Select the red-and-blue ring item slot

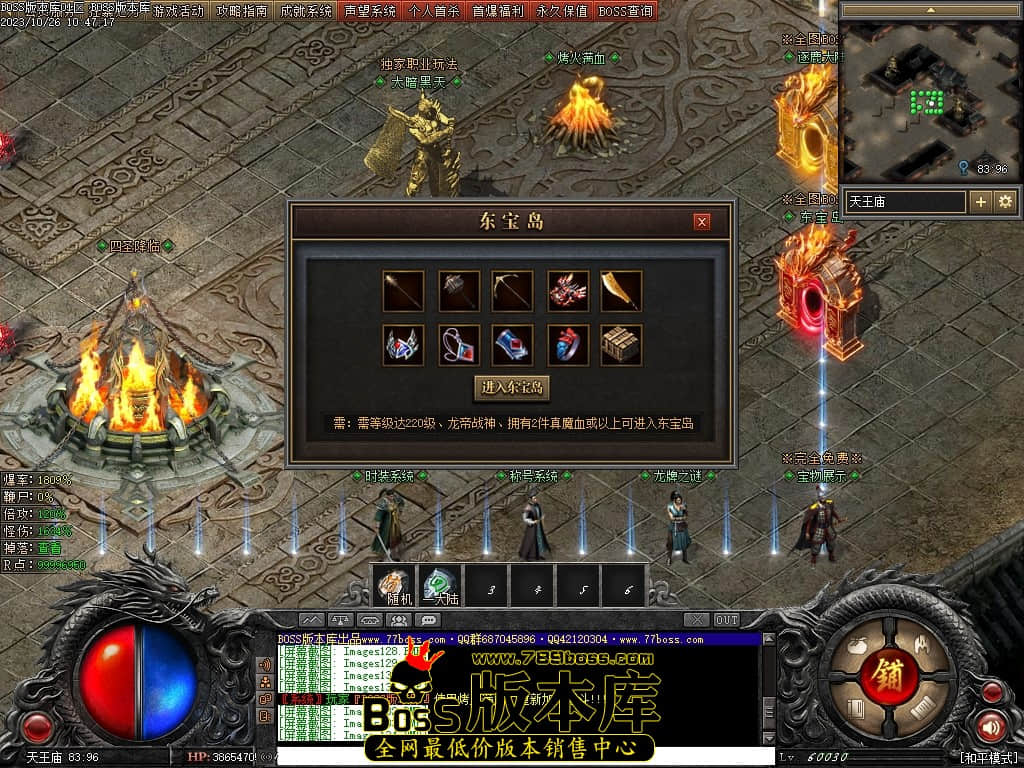(567, 345)
